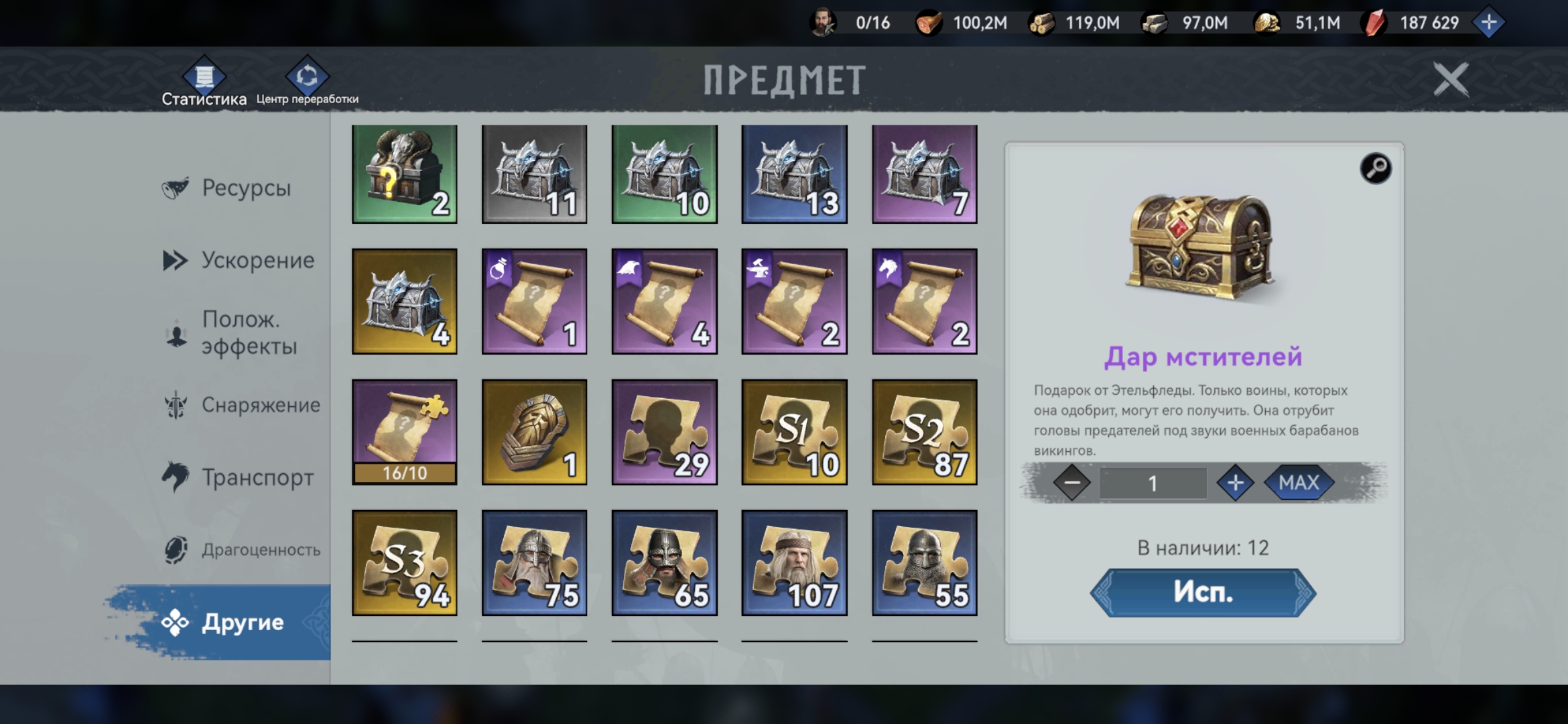Add gems with the top plus button
The height and width of the screenshot is (724, 1568).
tap(1488, 23)
